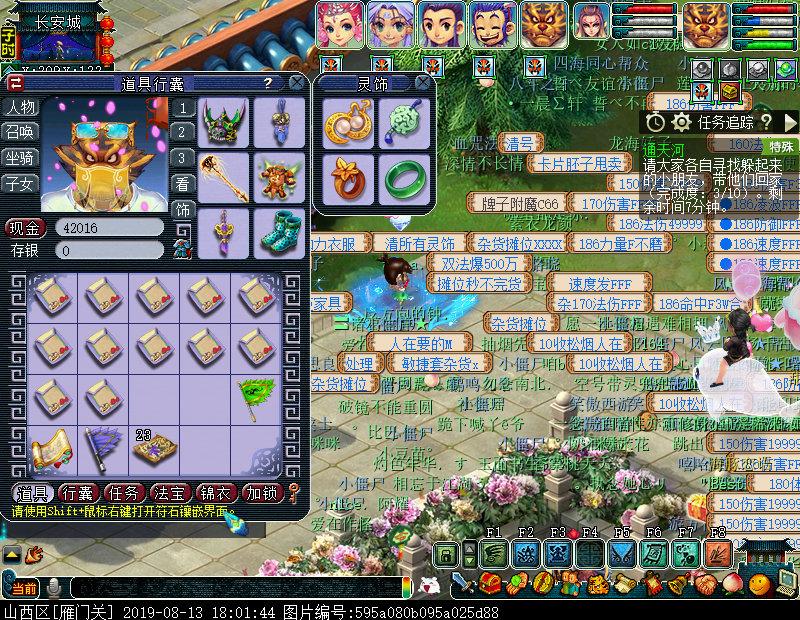
Task: Show the 子女 children tab
Action: pyautogui.click(x=19, y=183)
